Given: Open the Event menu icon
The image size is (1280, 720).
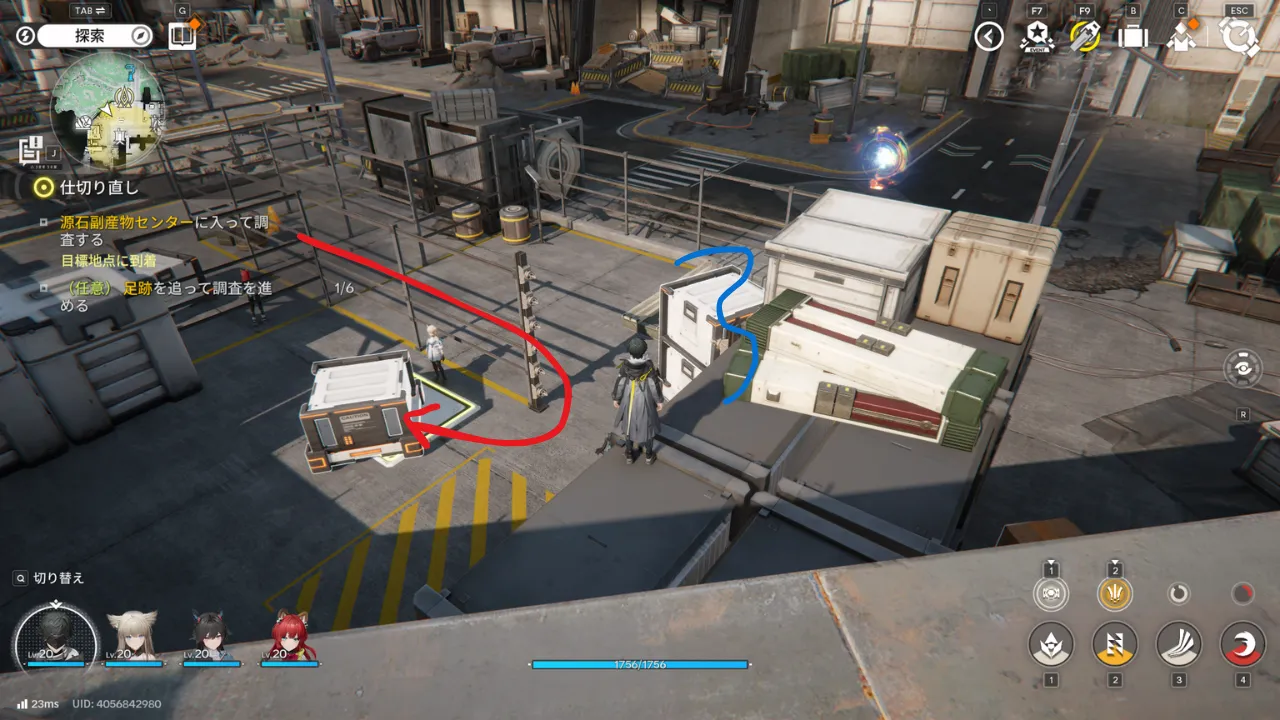Looking at the screenshot, I should (x=1037, y=37).
